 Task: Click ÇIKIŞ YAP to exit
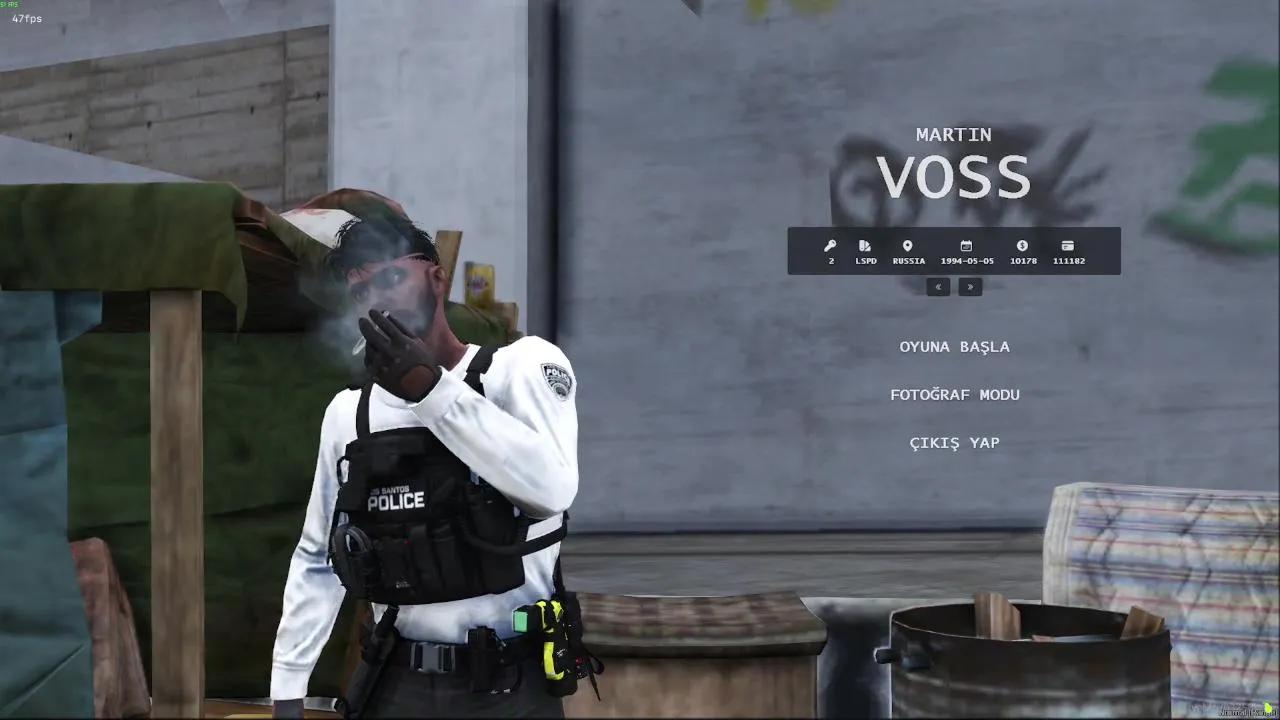pos(954,442)
